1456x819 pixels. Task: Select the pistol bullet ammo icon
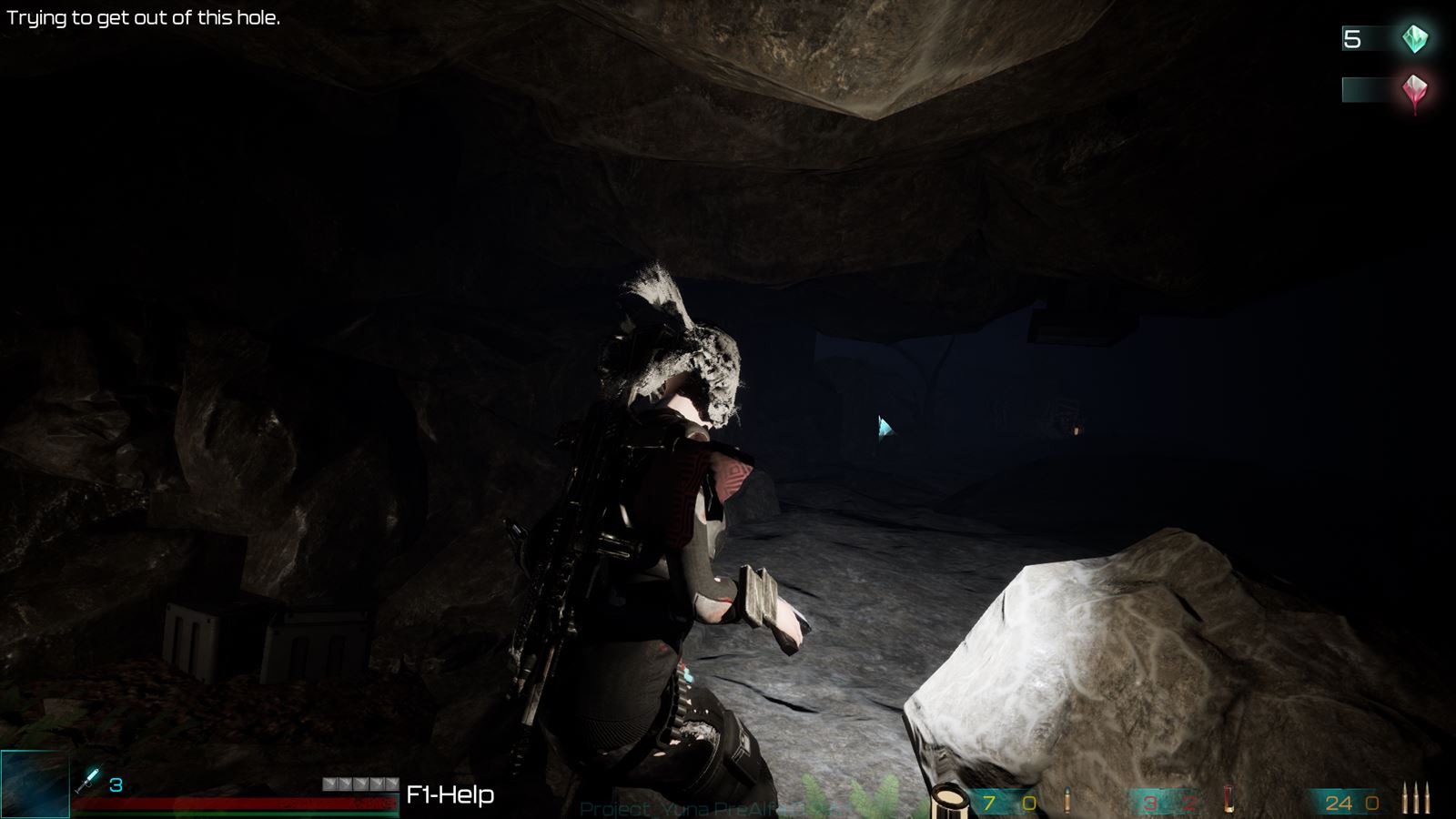pyautogui.click(x=1067, y=797)
